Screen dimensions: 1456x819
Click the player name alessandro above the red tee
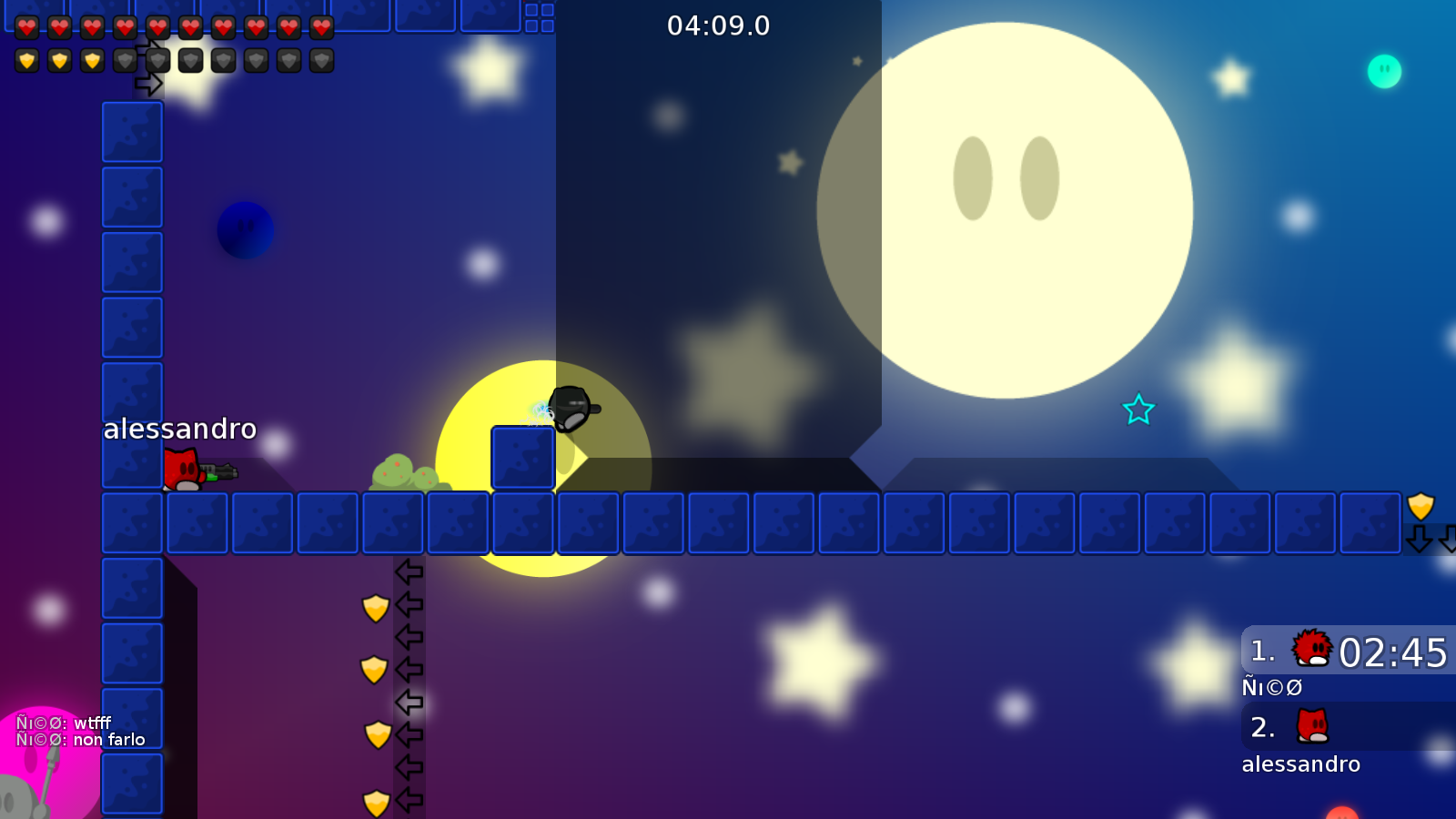point(180,429)
